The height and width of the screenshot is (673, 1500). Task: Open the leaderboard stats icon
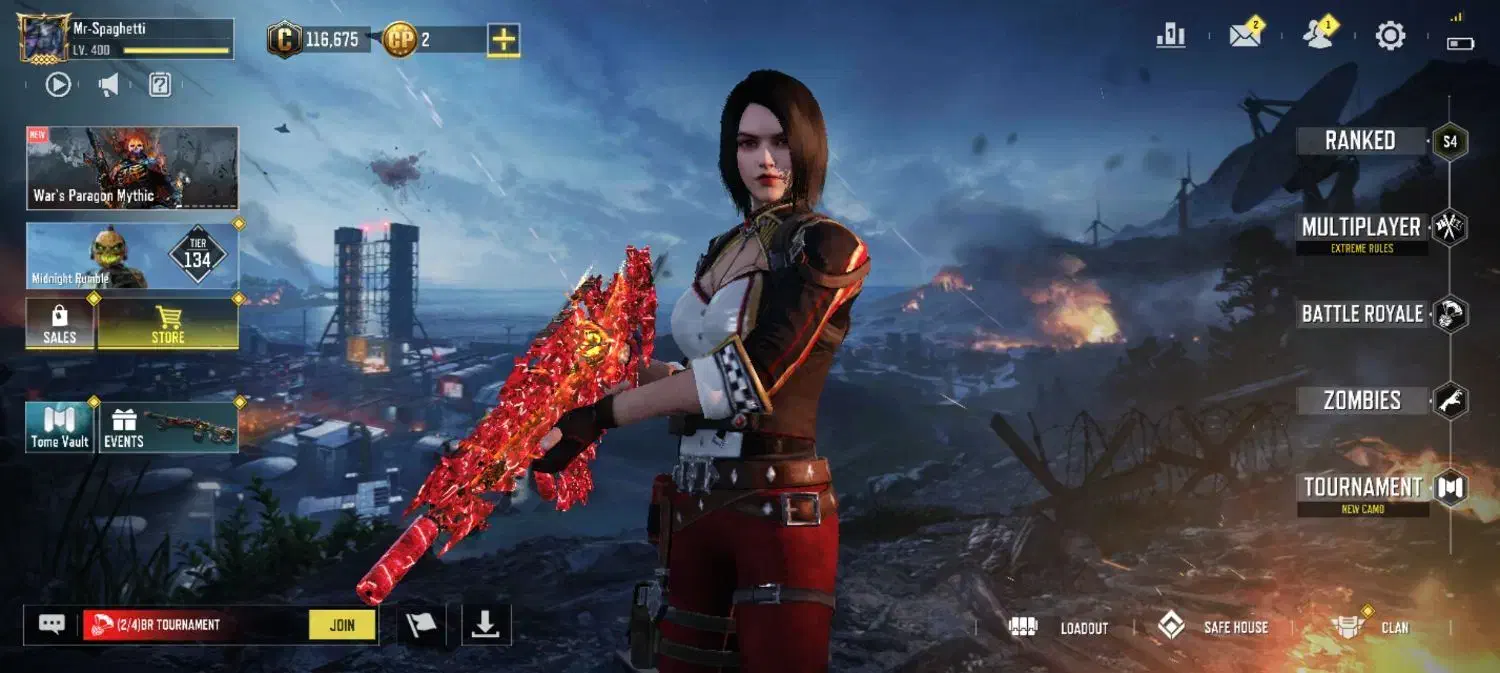(1170, 36)
